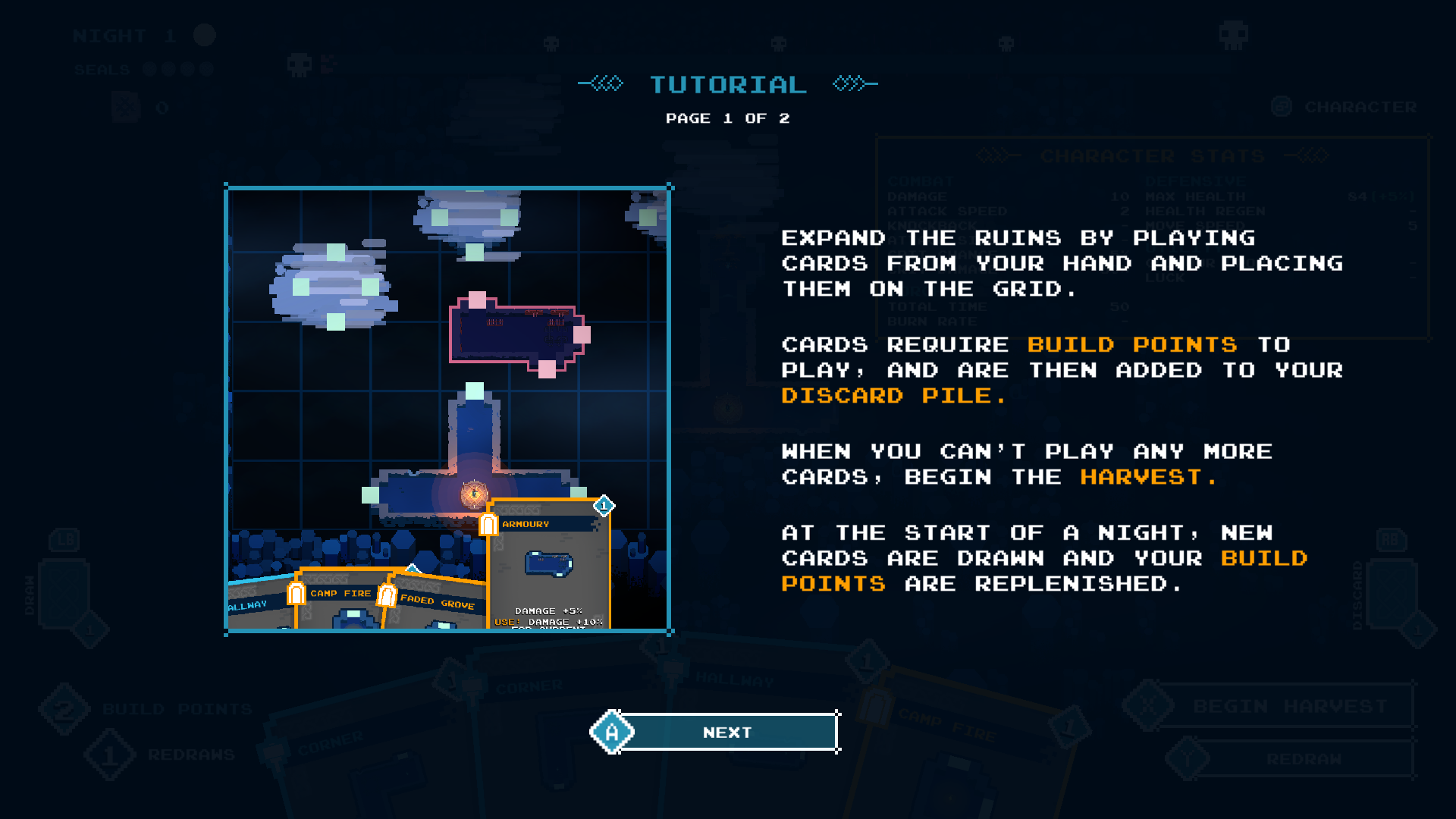The height and width of the screenshot is (819, 1456).
Task: Select the discard pile icon on the right
Action: (1393, 591)
